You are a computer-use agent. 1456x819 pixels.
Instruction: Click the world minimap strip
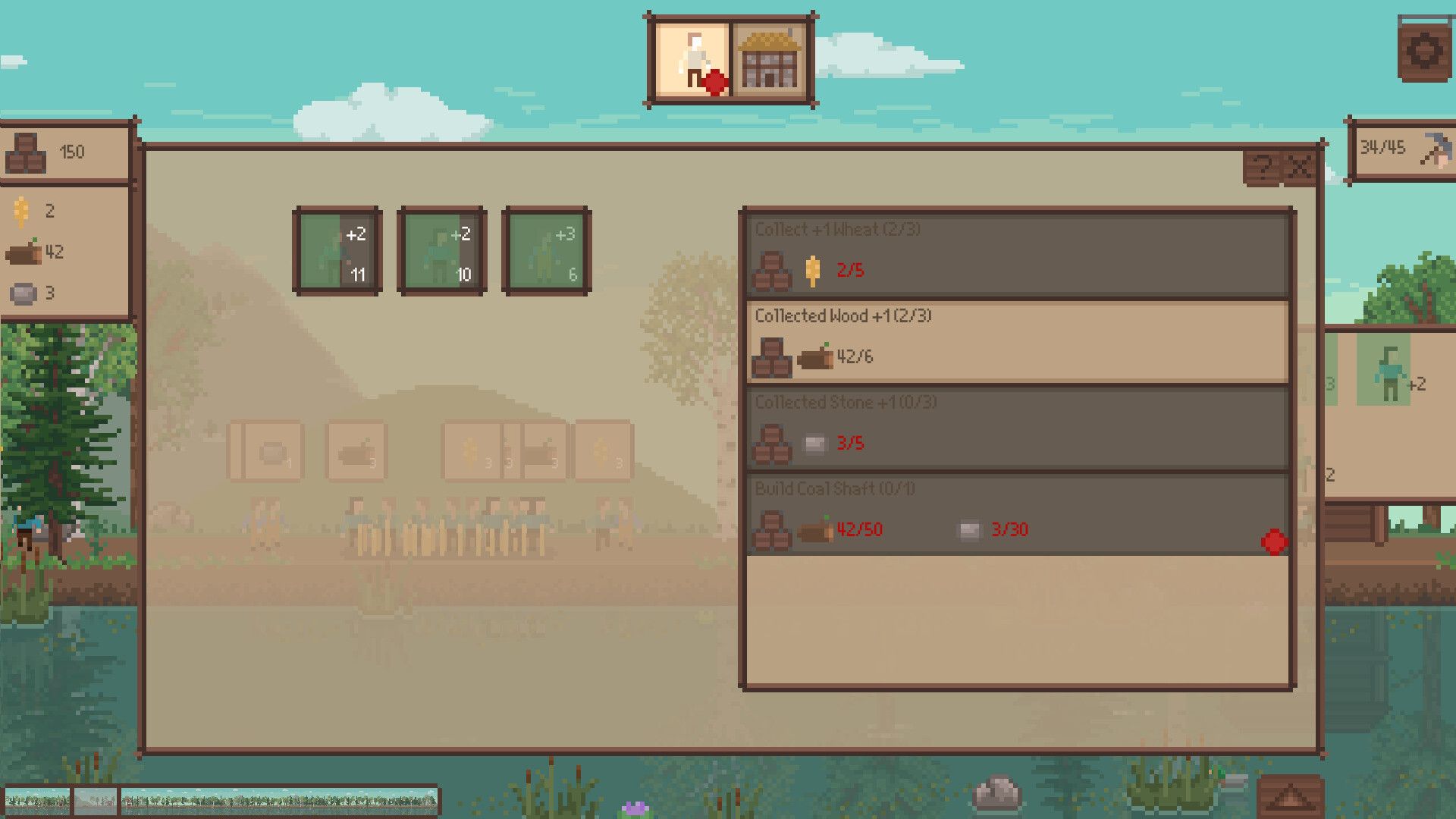pyautogui.click(x=220, y=800)
